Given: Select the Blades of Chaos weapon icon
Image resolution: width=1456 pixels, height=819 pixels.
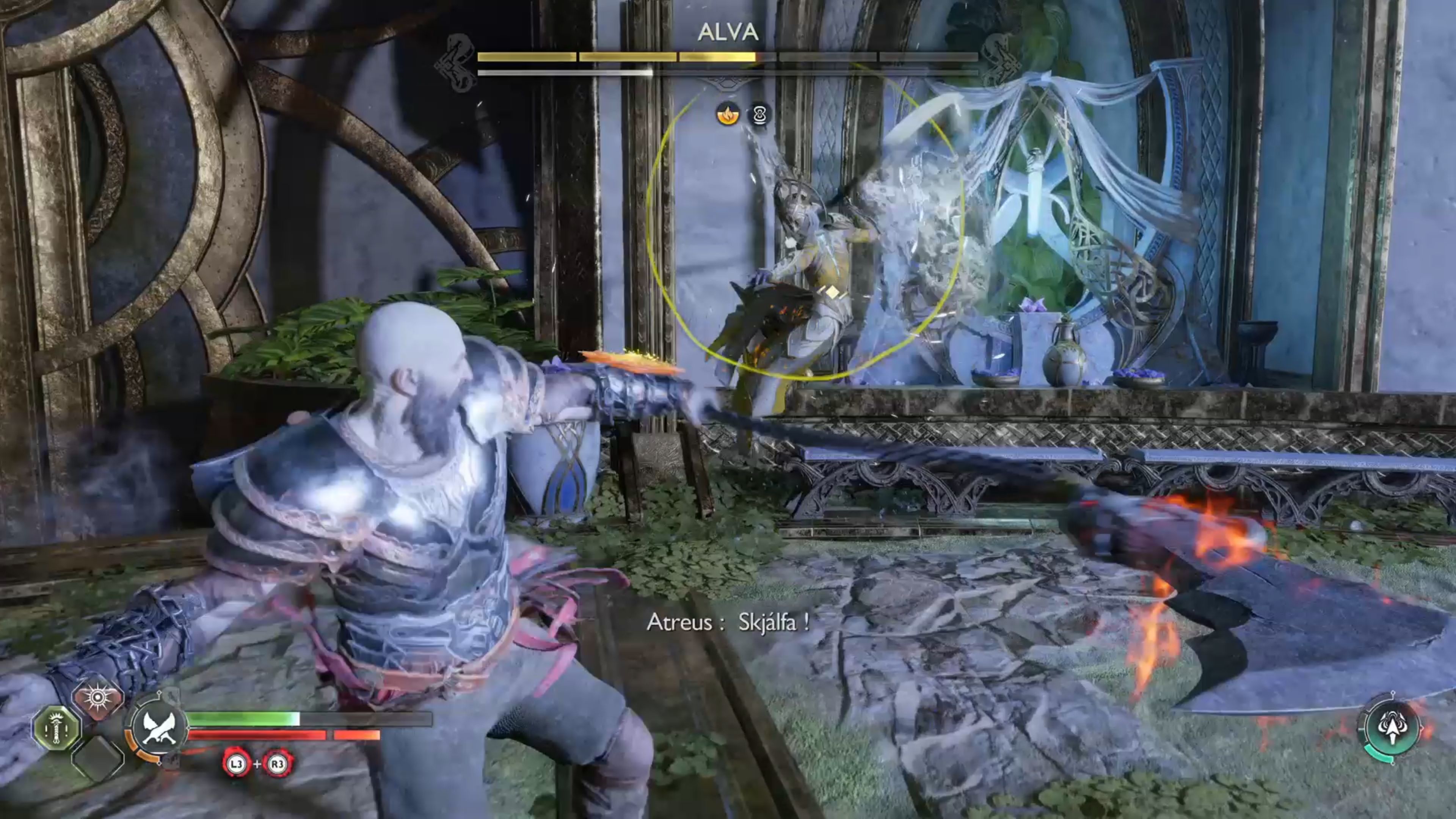Looking at the screenshot, I should point(160,728).
